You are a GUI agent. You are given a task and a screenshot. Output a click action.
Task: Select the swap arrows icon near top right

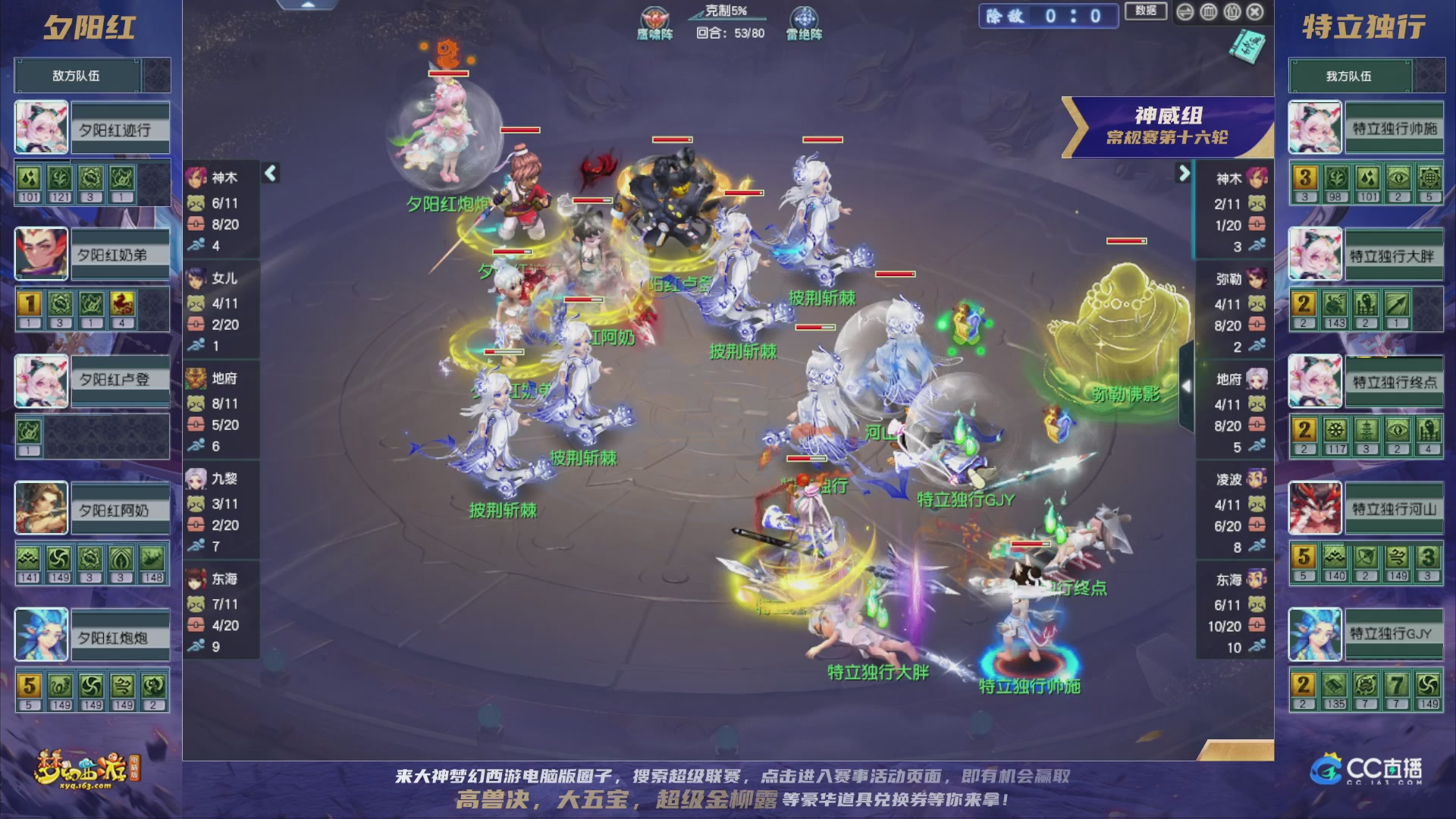tap(1185, 12)
